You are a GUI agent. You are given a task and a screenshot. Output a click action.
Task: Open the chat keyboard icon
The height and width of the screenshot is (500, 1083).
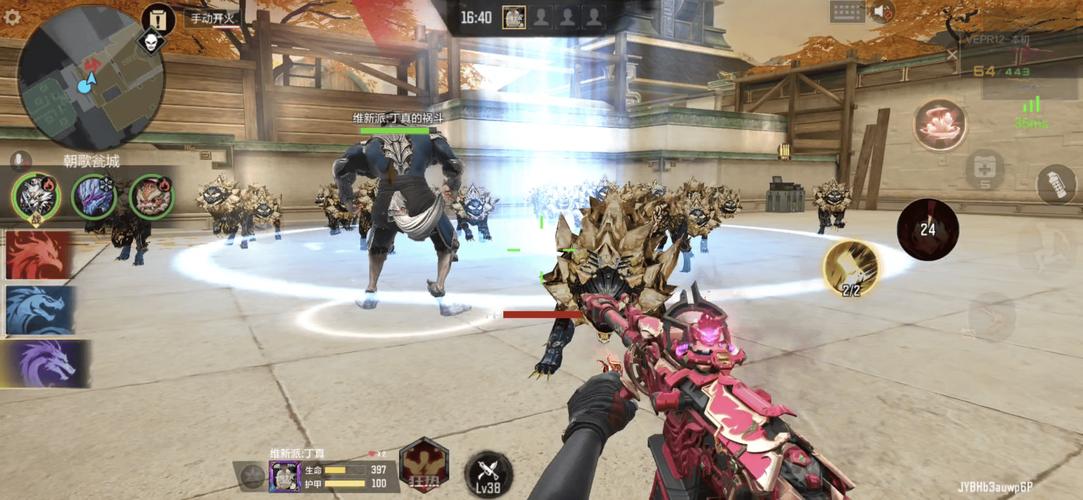pos(846,12)
